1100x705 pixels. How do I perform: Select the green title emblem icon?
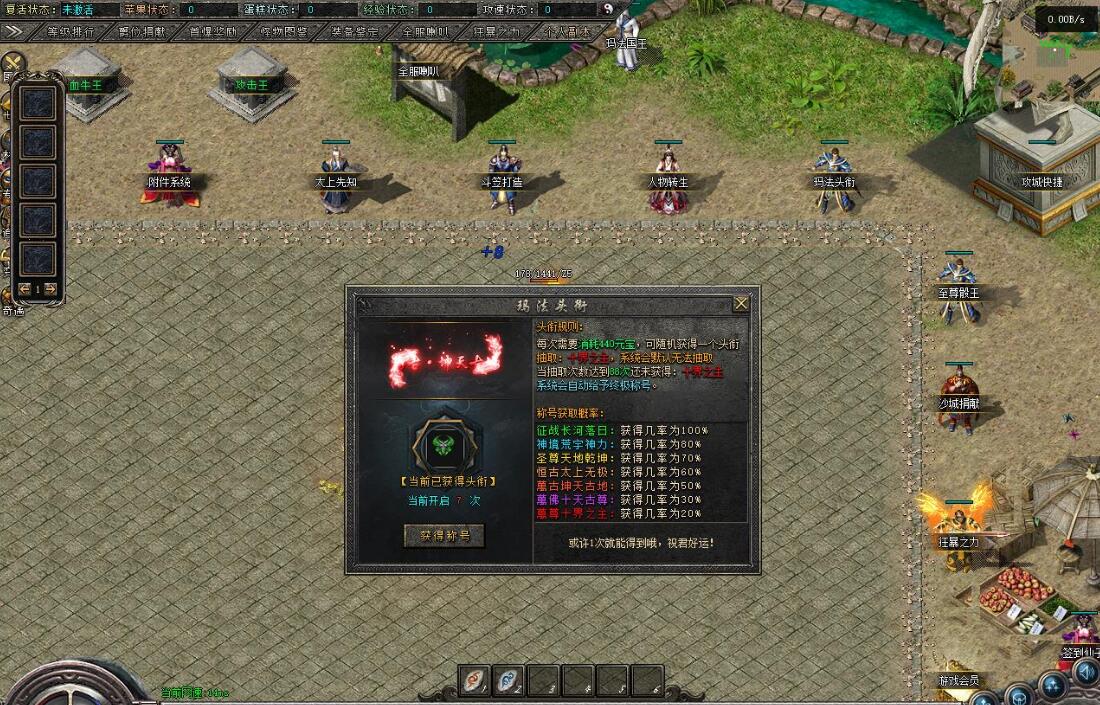tap(444, 446)
